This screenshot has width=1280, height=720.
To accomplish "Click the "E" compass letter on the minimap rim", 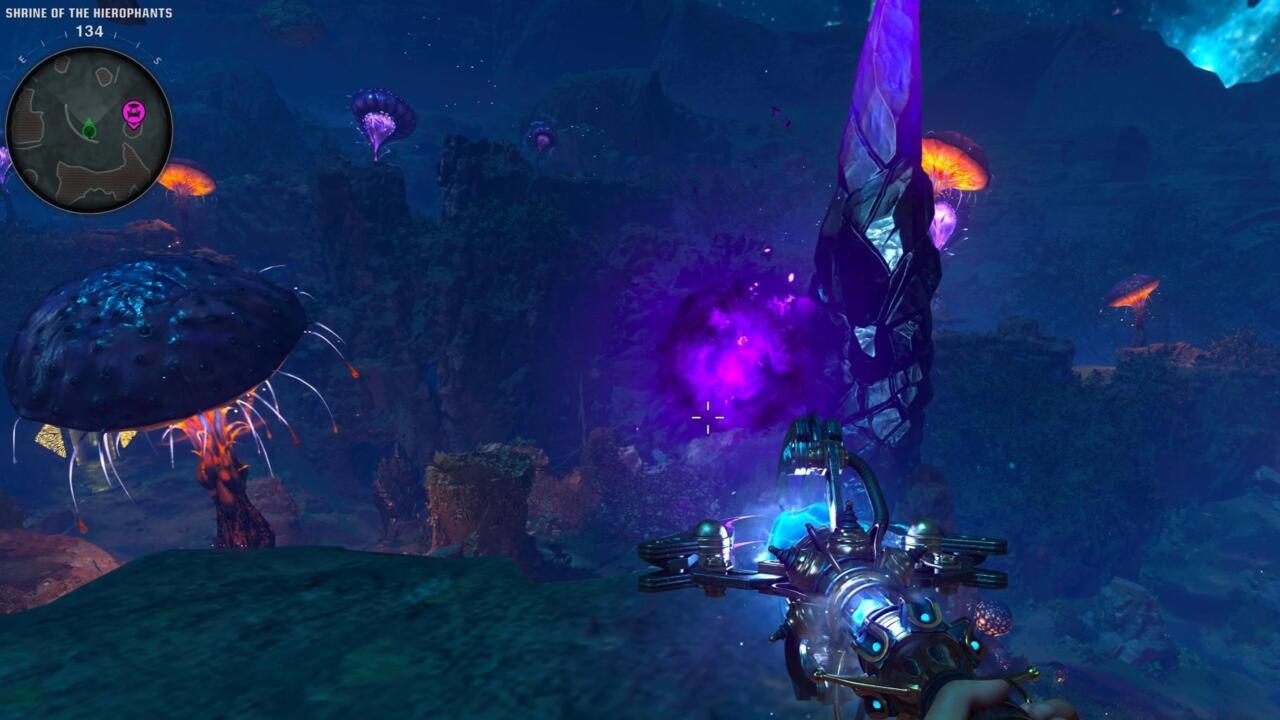I will (x=22, y=59).
